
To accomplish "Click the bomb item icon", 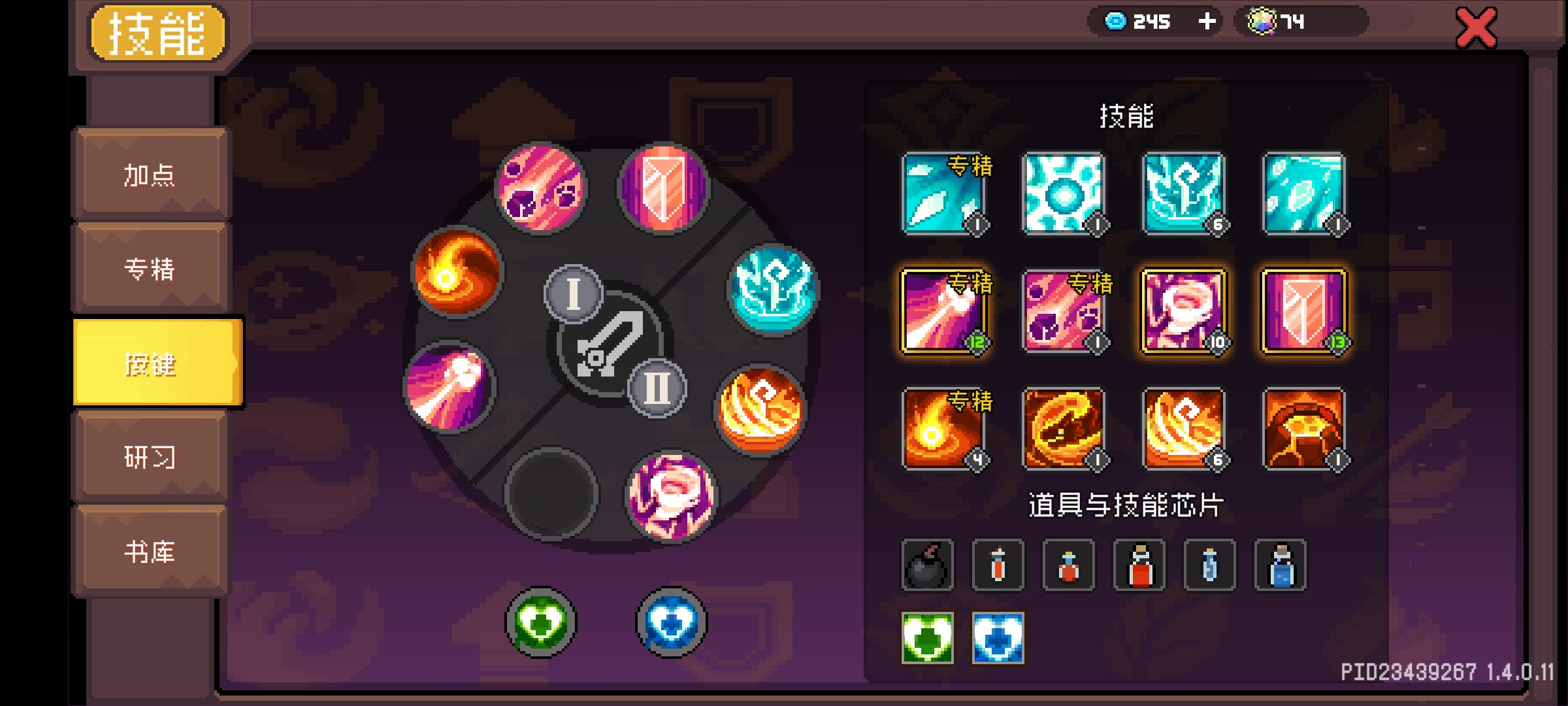I will [x=928, y=565].
